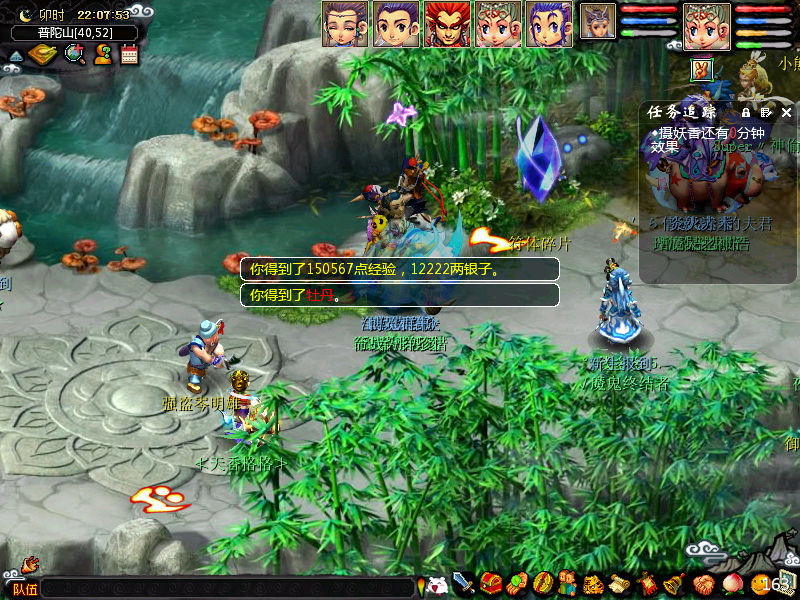Open the scroll quest log icon
Image resolution: width=800 pixels, height=600 pixels.
point(619,583)
